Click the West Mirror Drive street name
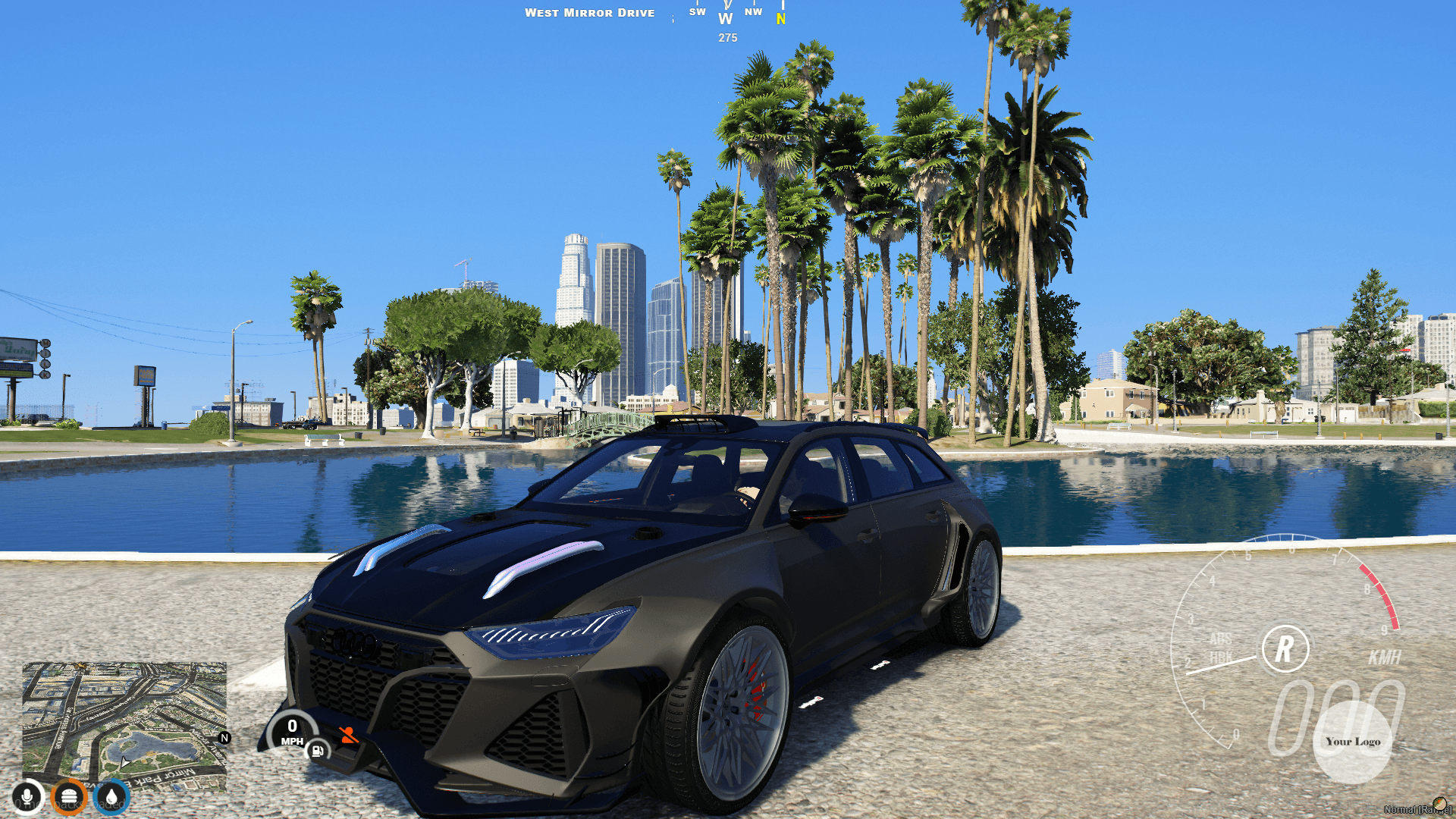Viewport: 1456px width, 819px height. (591, 12)
